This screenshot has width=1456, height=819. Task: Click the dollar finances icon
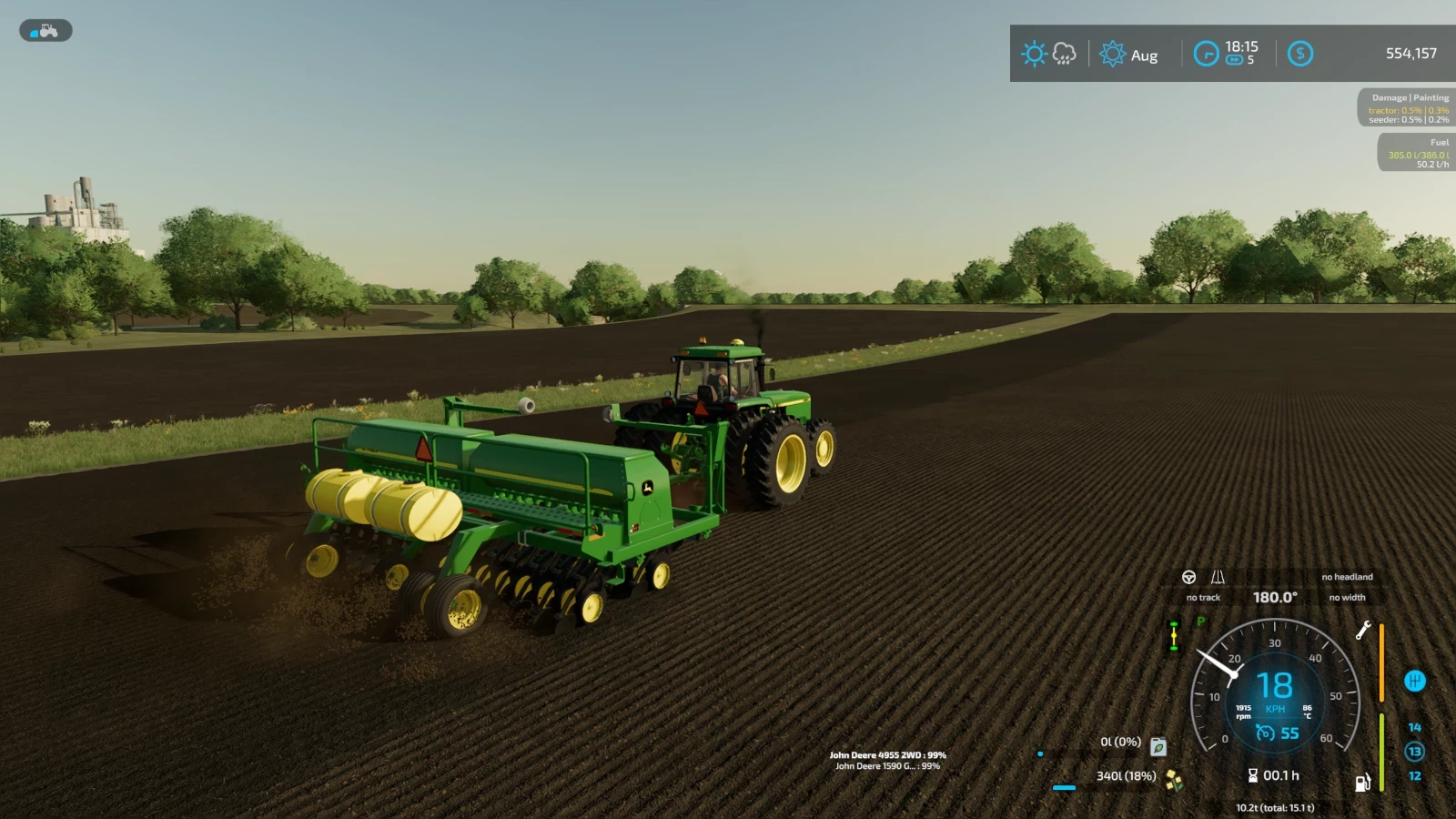coord(1300,53)
